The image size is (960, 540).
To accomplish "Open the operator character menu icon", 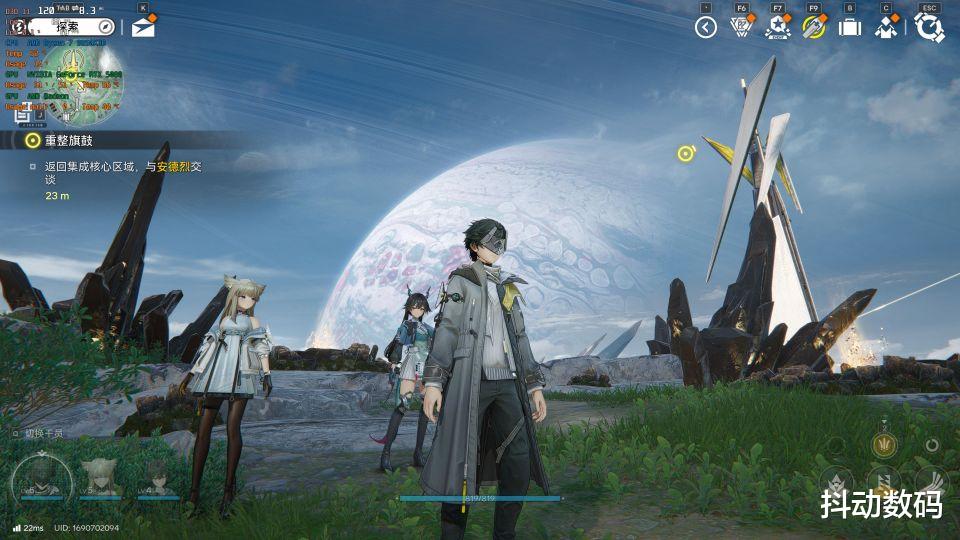I will pyautogui.click(x=886, y=27).
